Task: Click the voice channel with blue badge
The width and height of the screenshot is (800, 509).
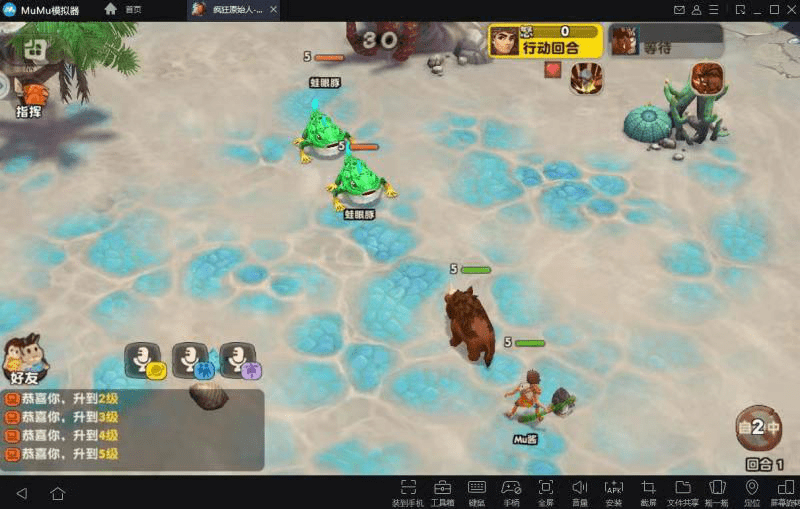Action: [x=192, y=359]
